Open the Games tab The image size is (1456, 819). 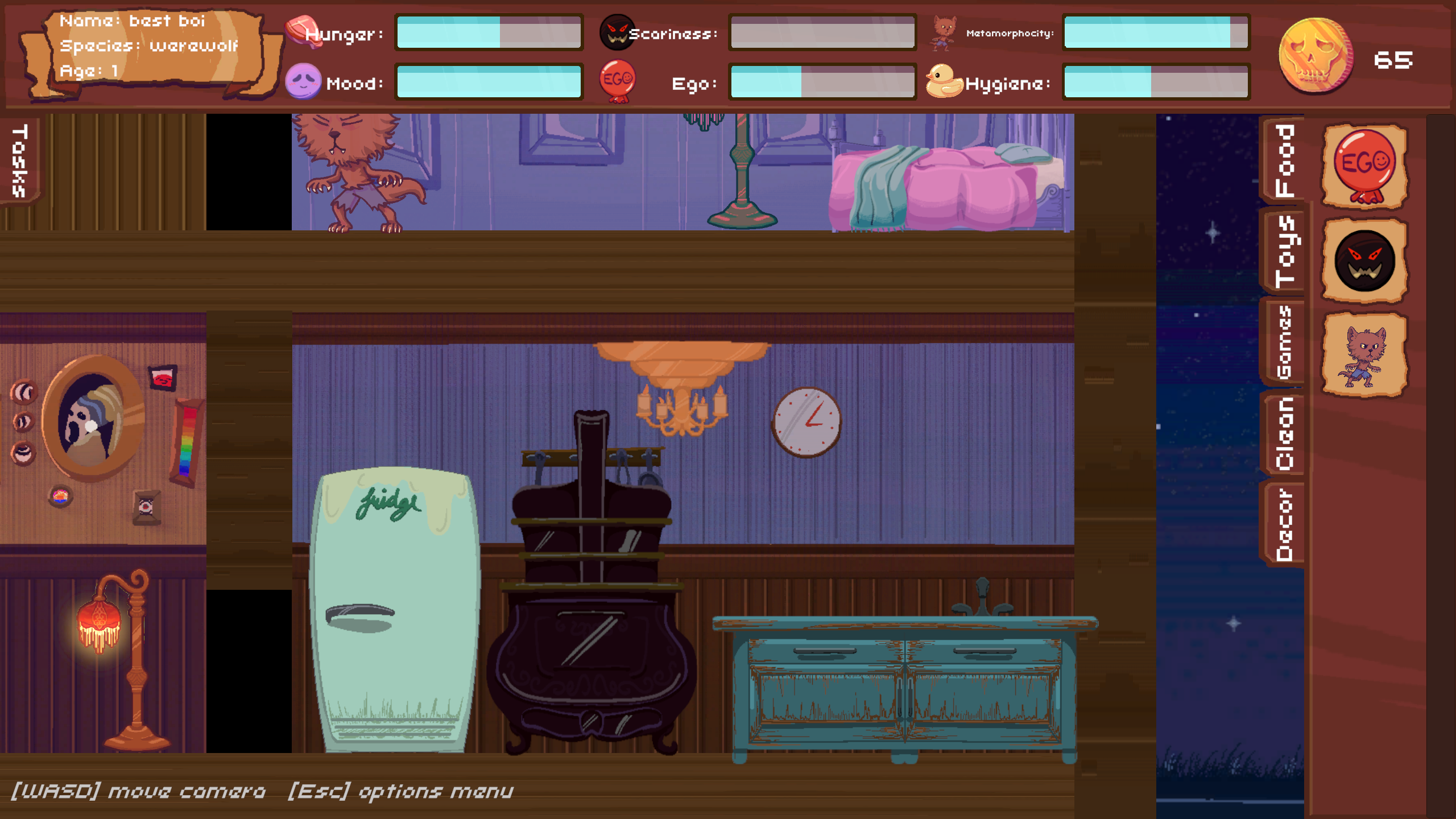click(1284, 342)
